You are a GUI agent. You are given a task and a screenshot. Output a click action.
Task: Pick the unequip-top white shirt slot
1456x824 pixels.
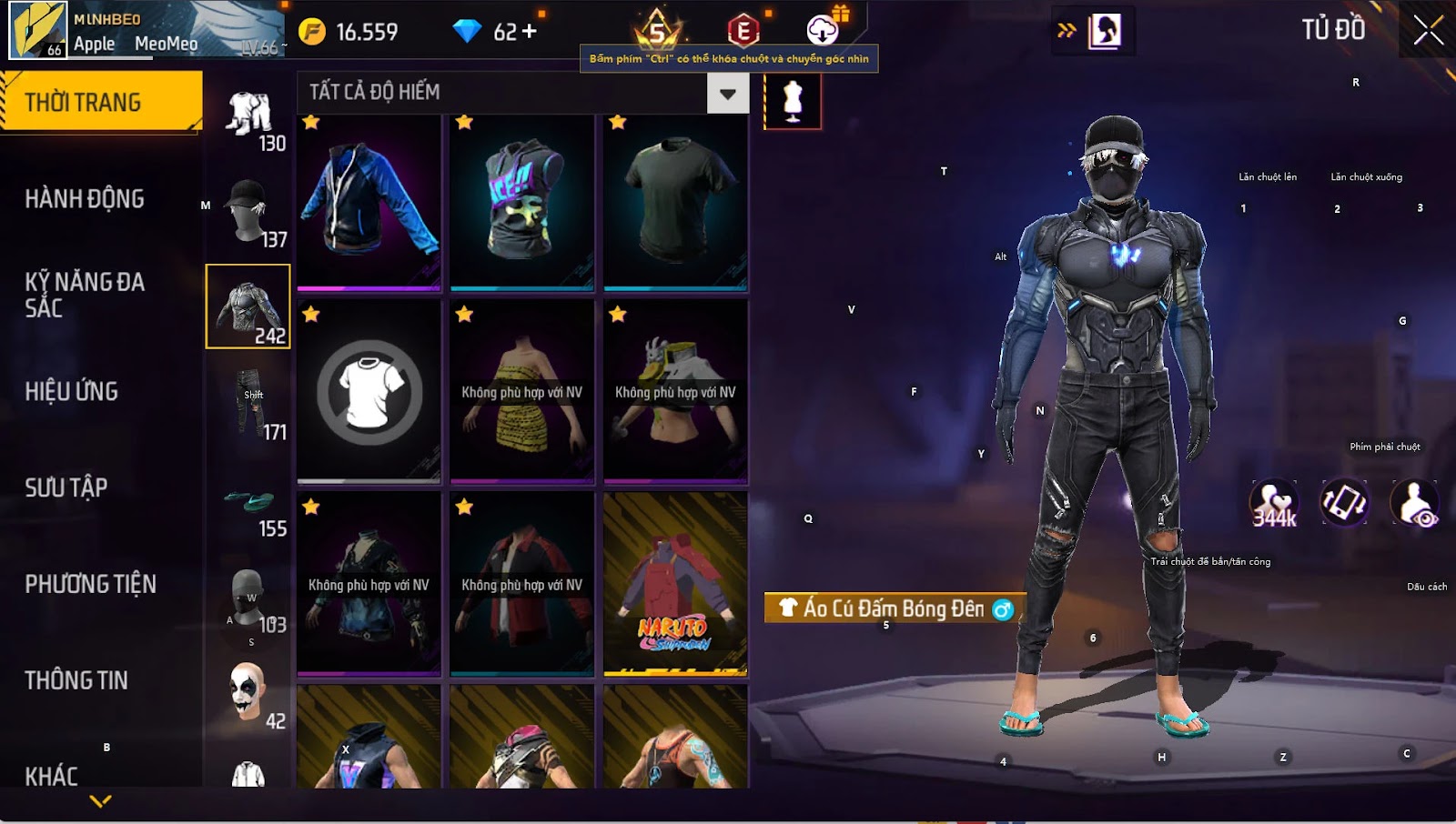tap(369, 392)
